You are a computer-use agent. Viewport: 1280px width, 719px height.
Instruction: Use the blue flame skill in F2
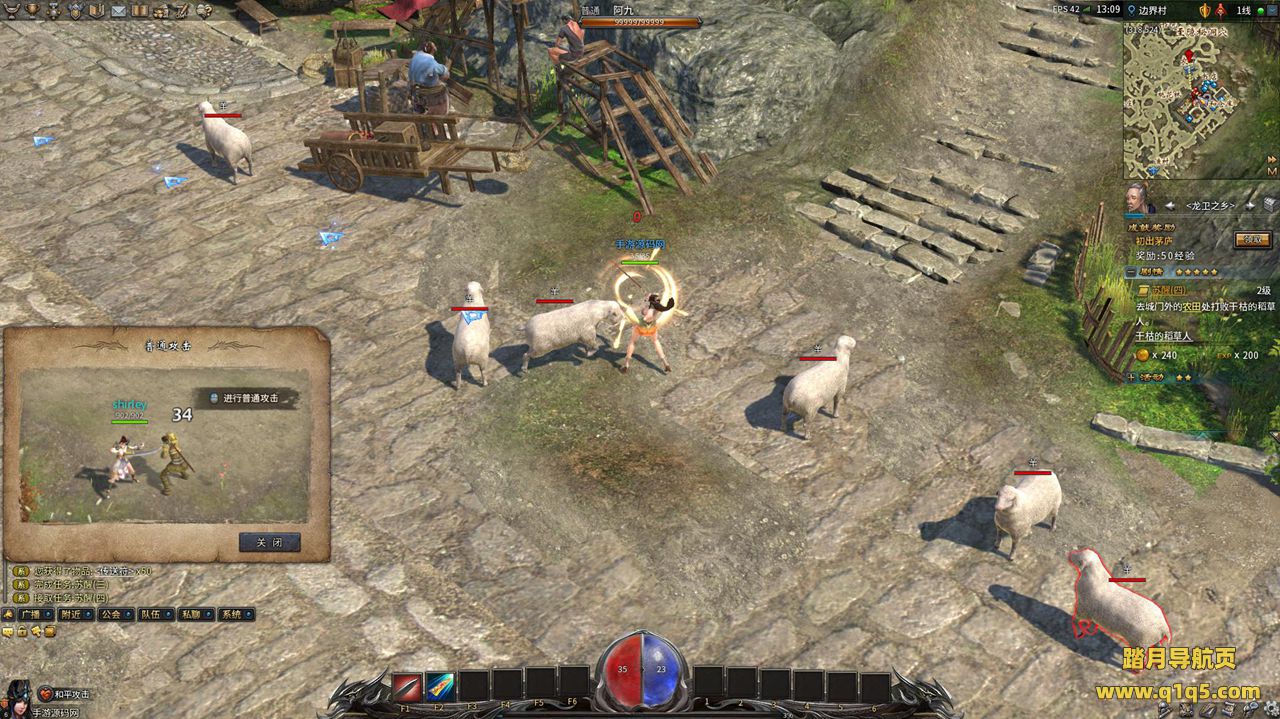click(440, 687)
